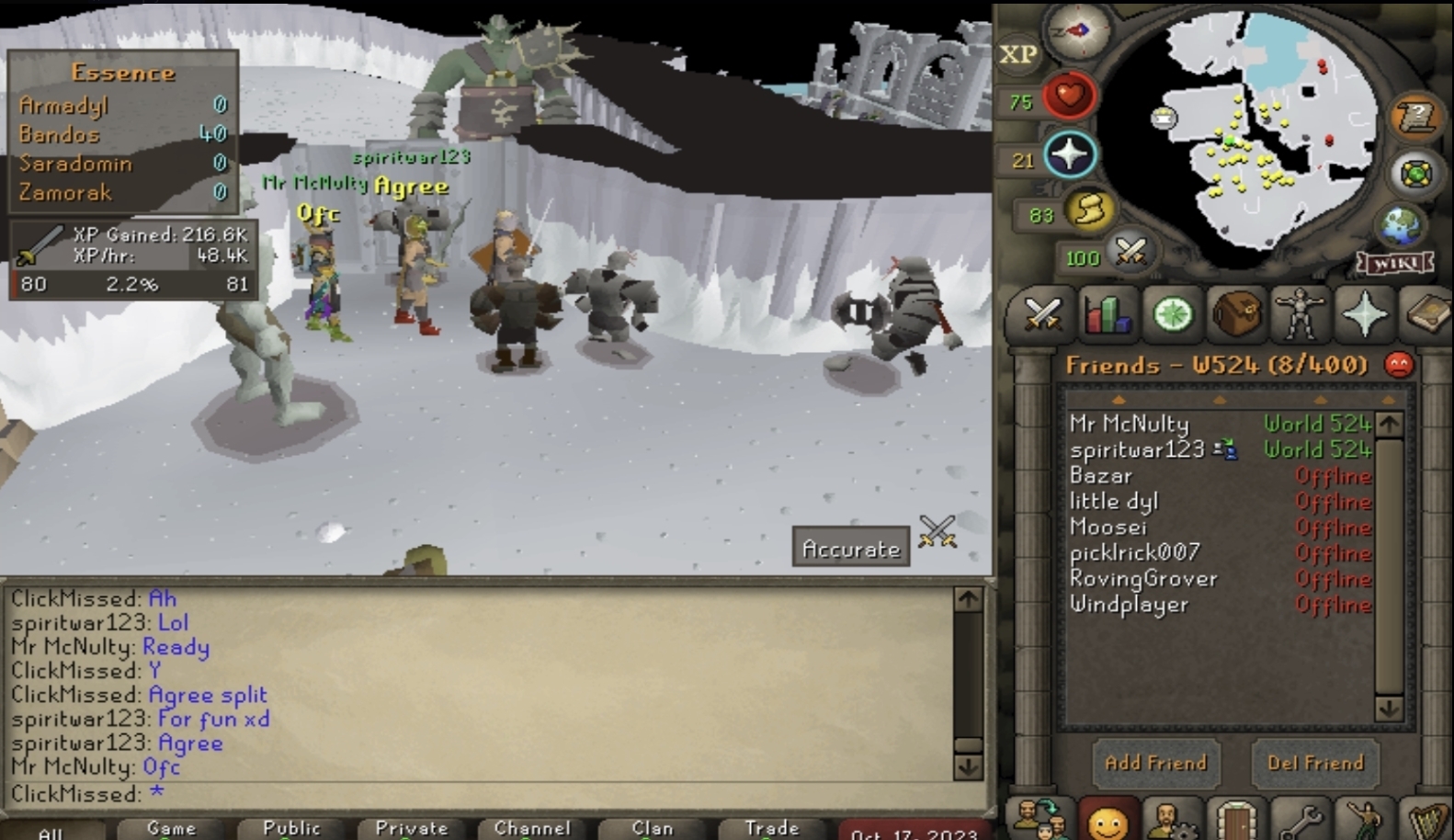Switch to the Combat Options tab
The width and height of the screenshot is (1454, 840).
1043,315
